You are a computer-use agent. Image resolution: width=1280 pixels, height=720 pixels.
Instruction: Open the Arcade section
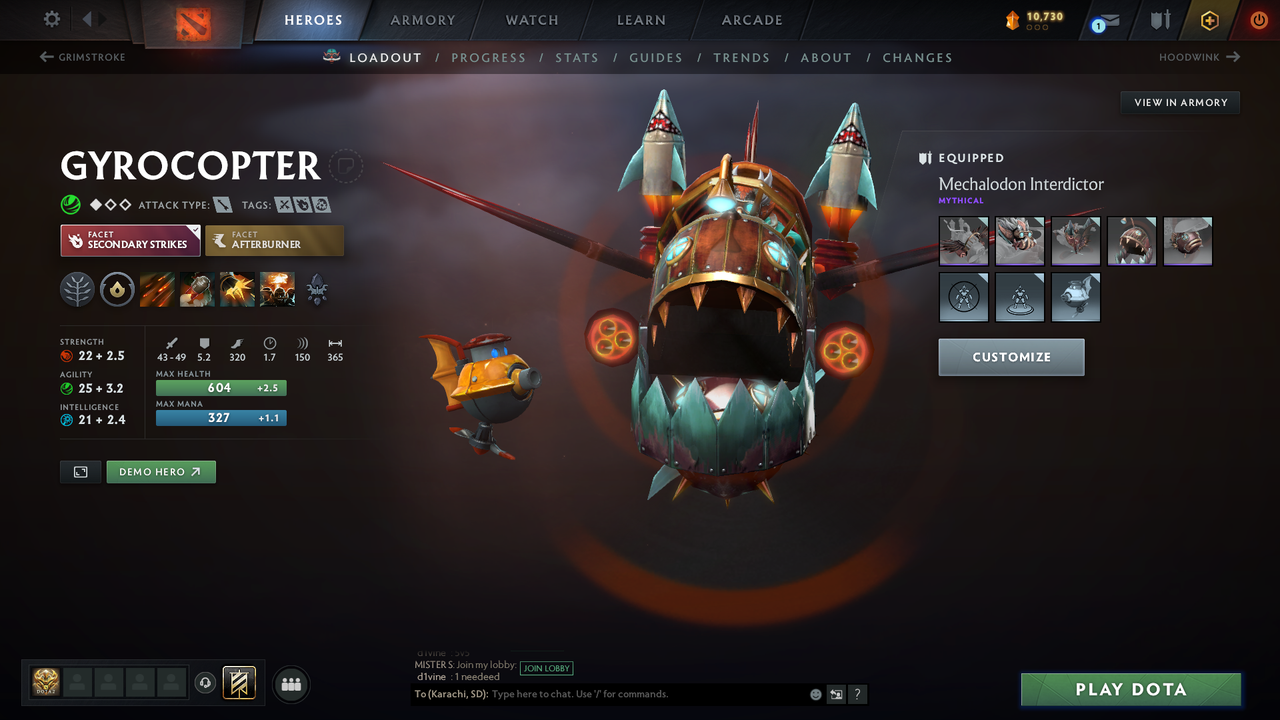click(x=751, y=19)
